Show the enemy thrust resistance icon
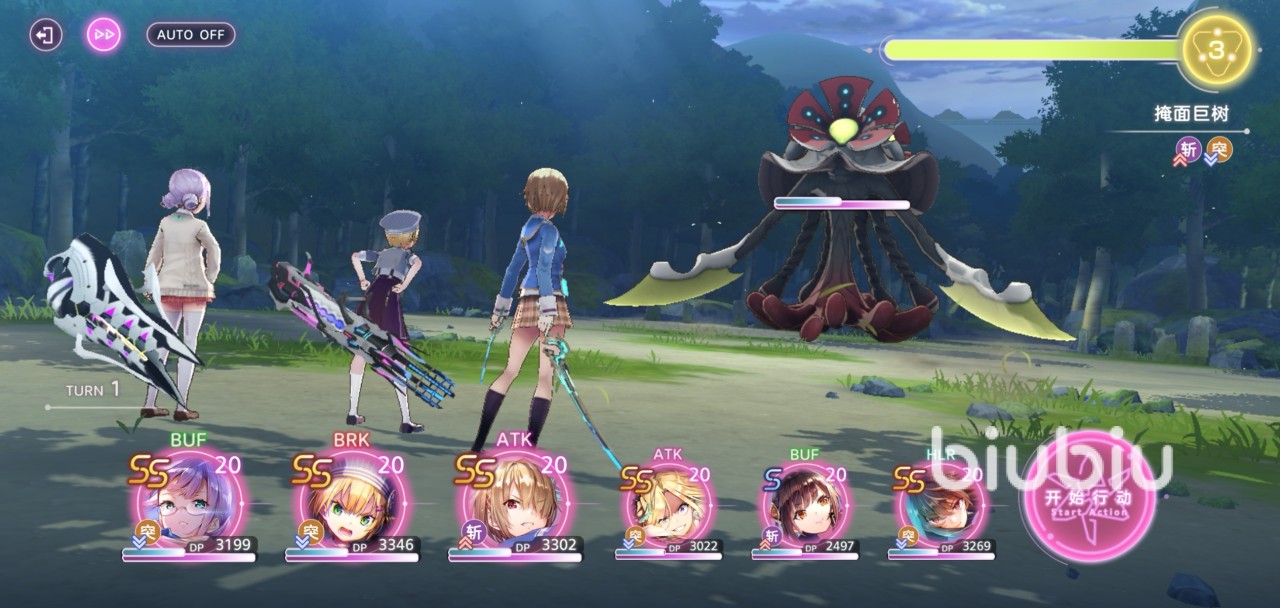 click(x=1219, y=150)
